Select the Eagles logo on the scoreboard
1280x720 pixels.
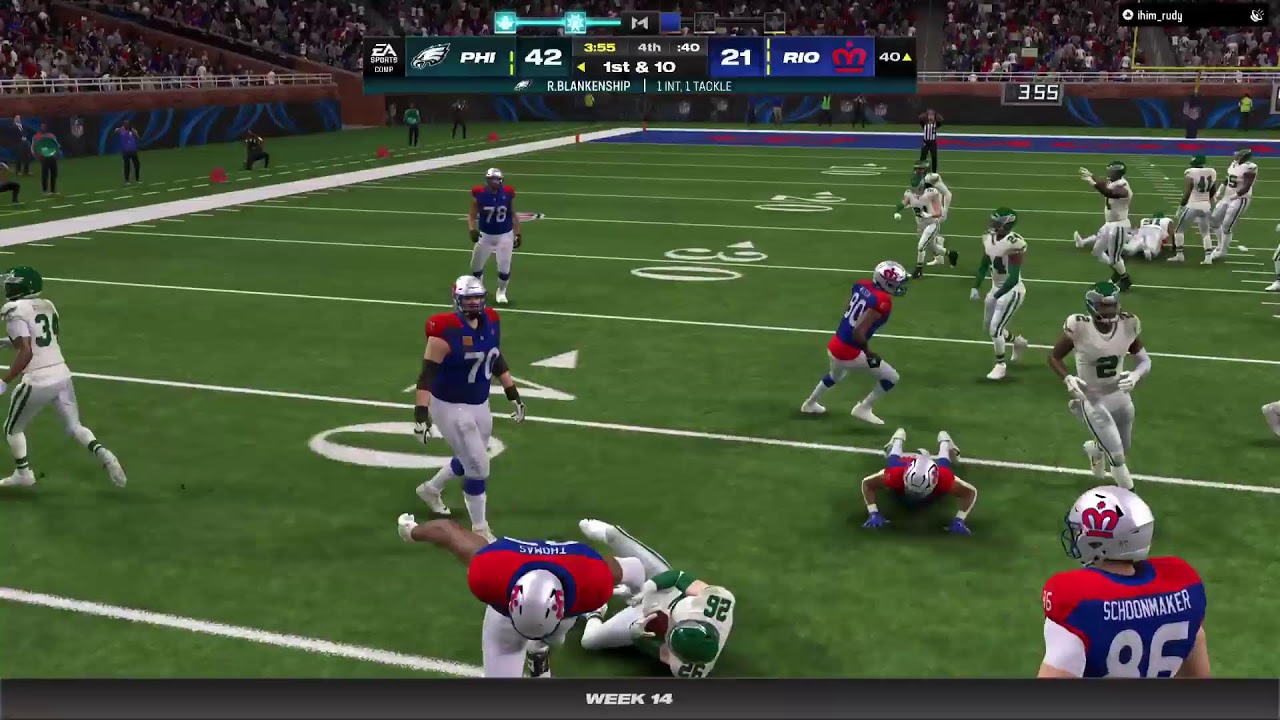click(x=431, y=57)
